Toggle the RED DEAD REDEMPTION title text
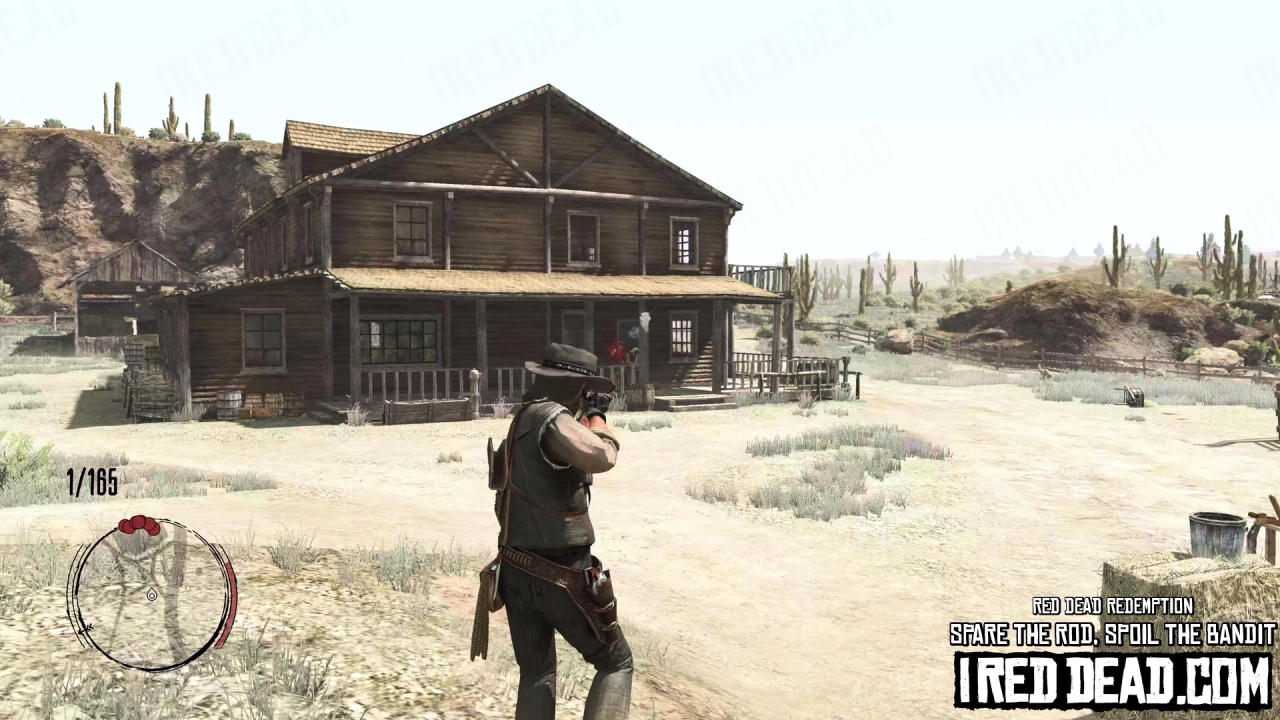Viewport: 1280px width, 720px height. click(1112, 607)
